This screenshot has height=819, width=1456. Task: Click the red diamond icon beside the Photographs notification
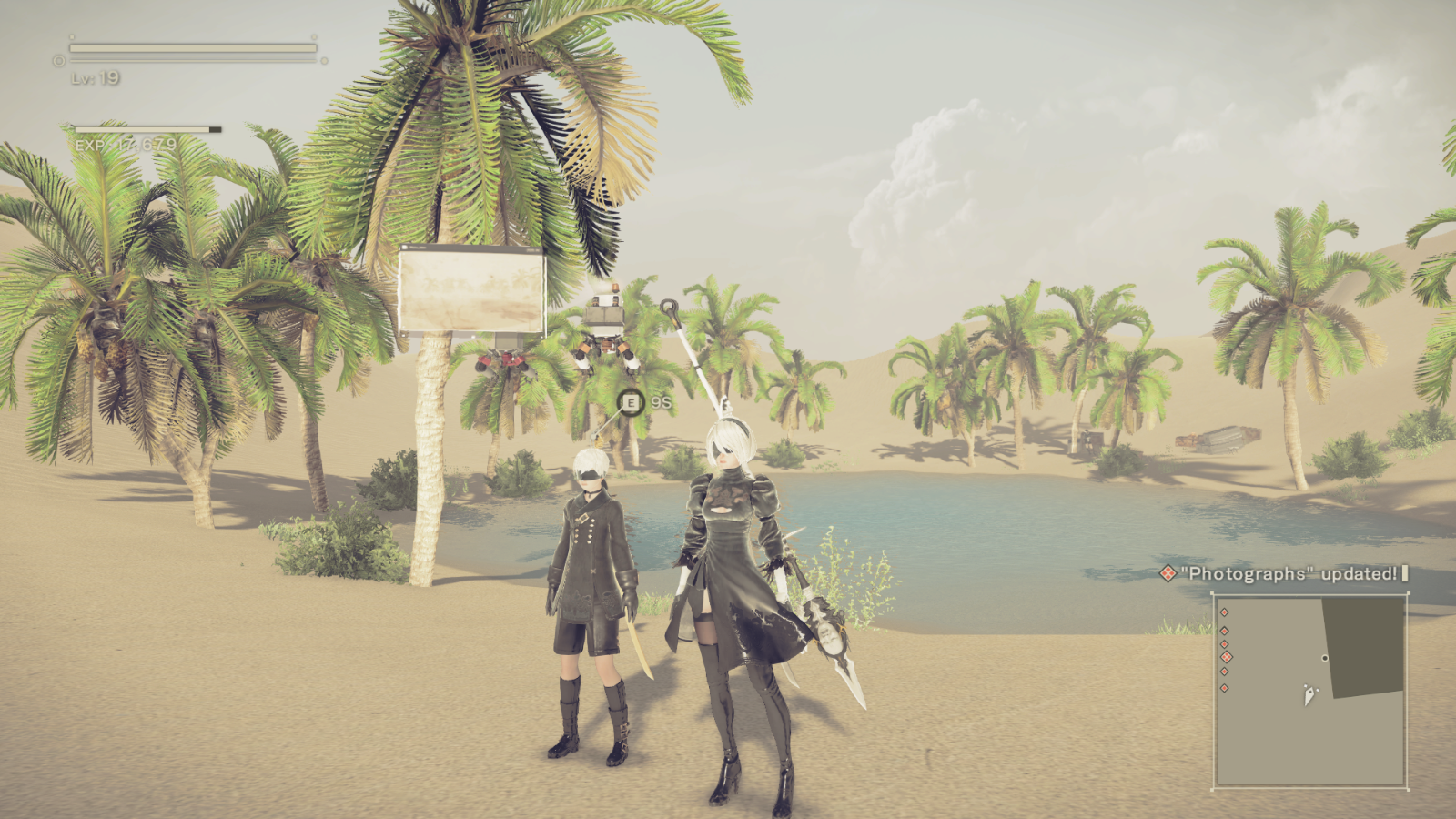pyautogui.click(x=1168, y=573)
